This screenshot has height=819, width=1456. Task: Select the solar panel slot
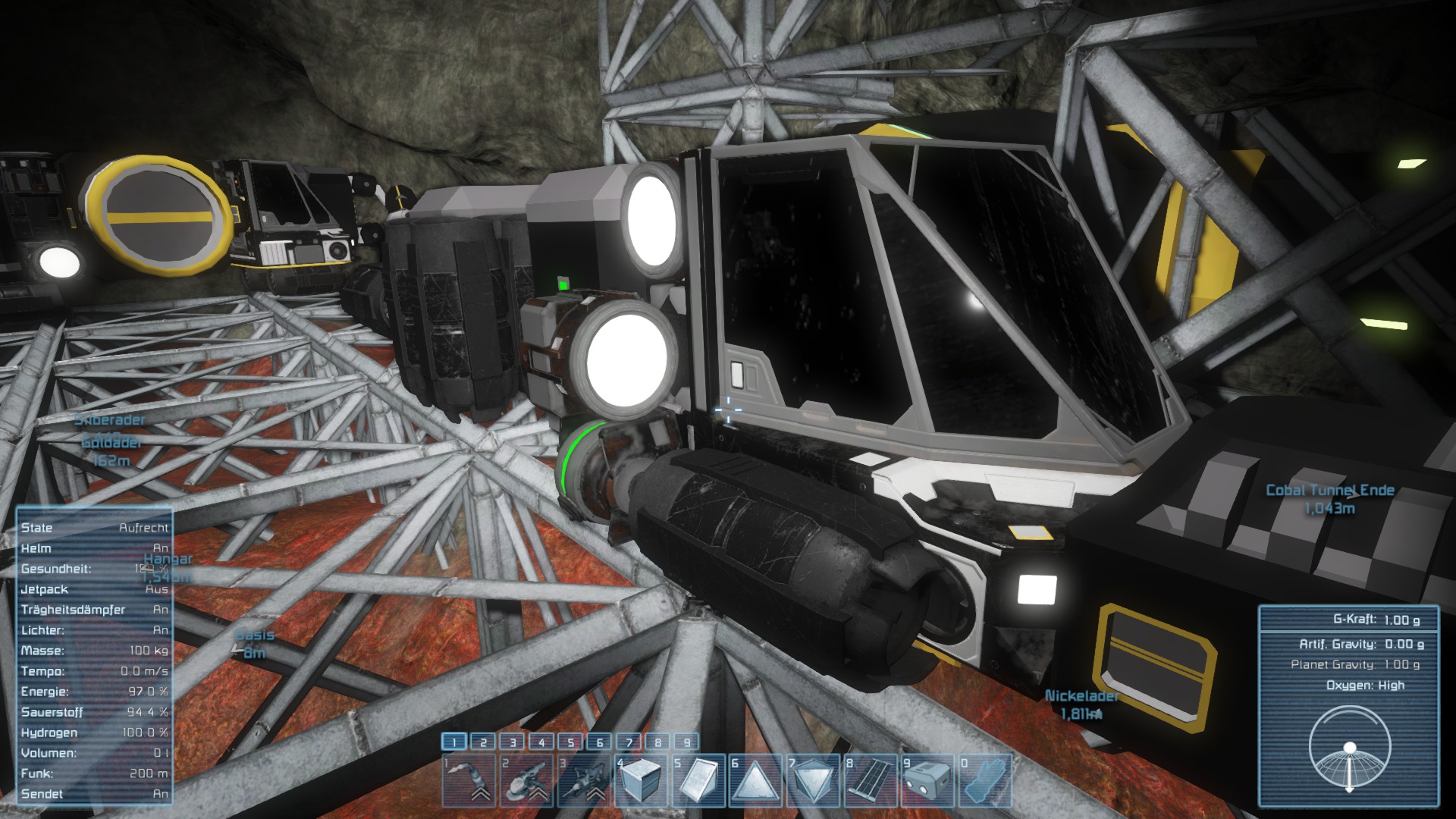tap(871, 780)
